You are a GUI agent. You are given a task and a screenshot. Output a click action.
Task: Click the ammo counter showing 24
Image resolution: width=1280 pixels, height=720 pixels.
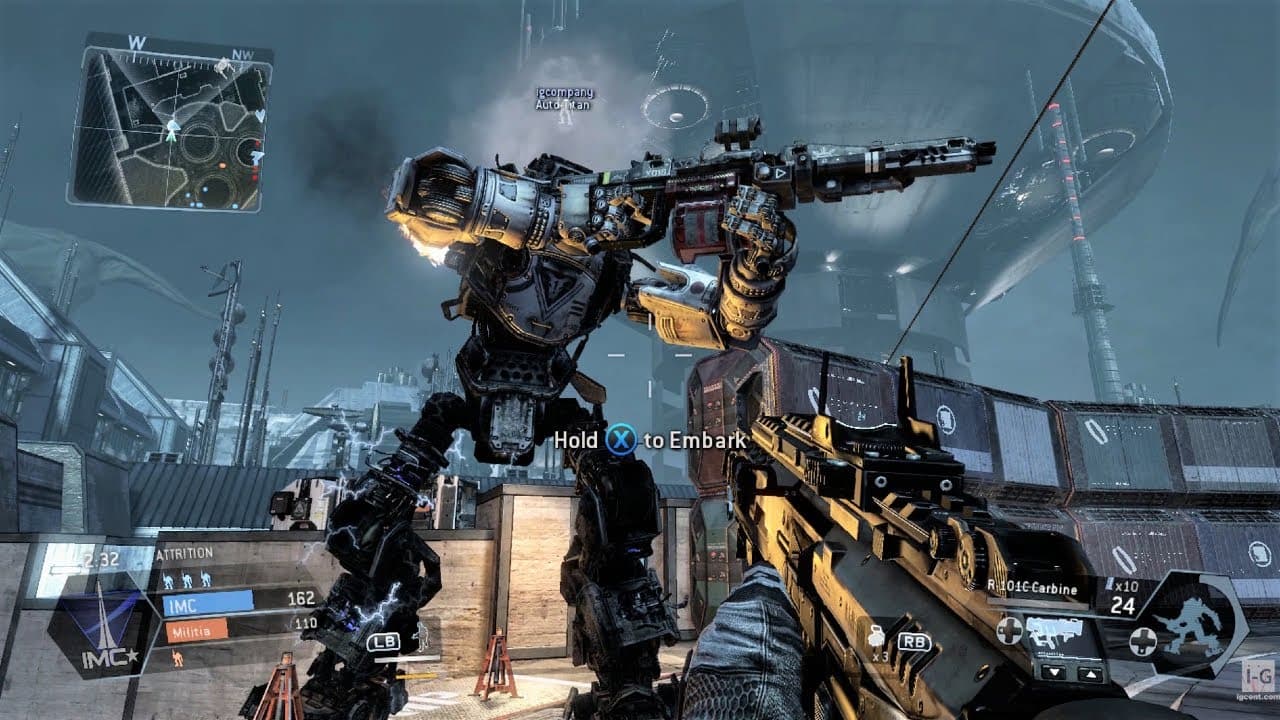[1124, 604]
